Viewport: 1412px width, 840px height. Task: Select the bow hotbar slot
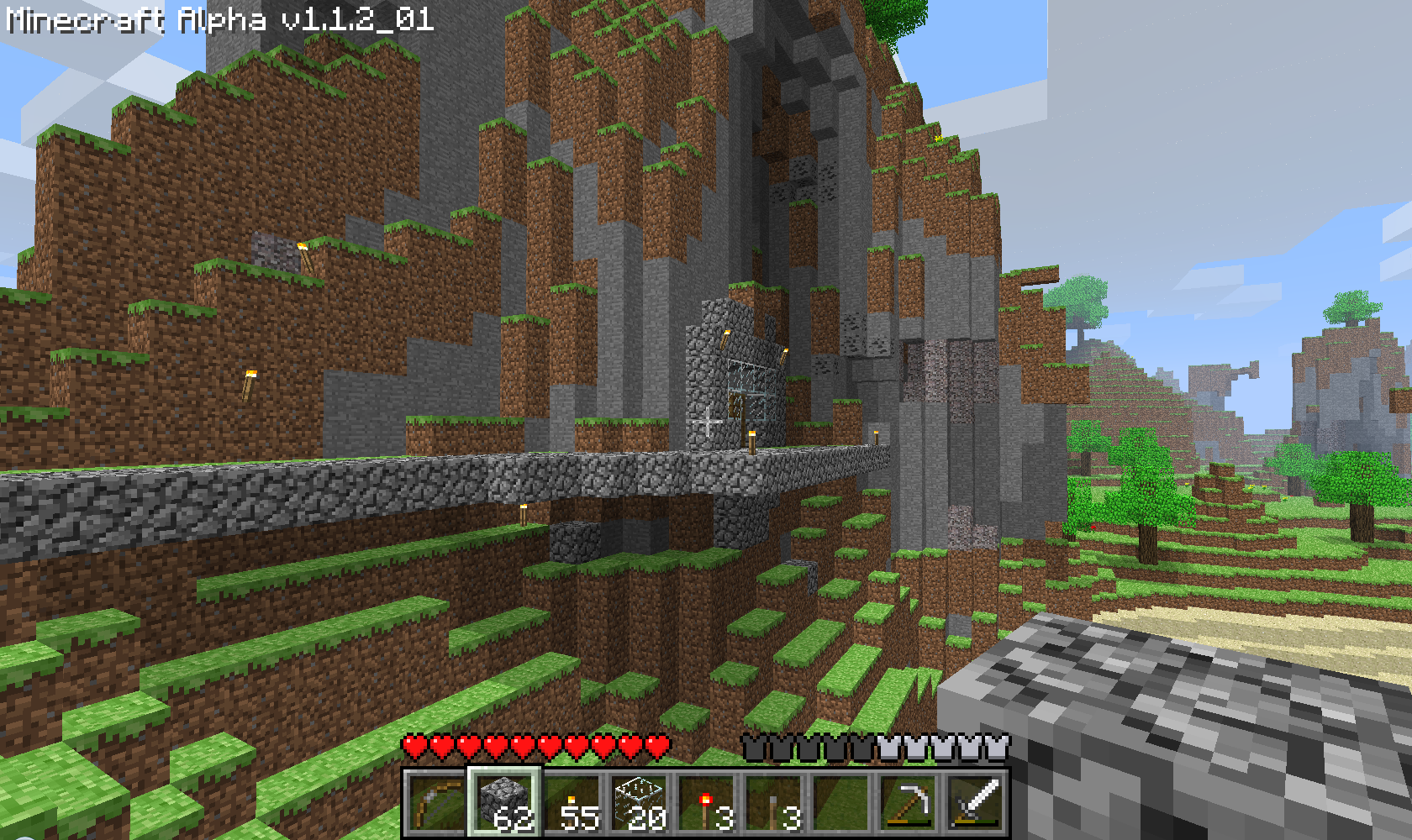[436, 803]
